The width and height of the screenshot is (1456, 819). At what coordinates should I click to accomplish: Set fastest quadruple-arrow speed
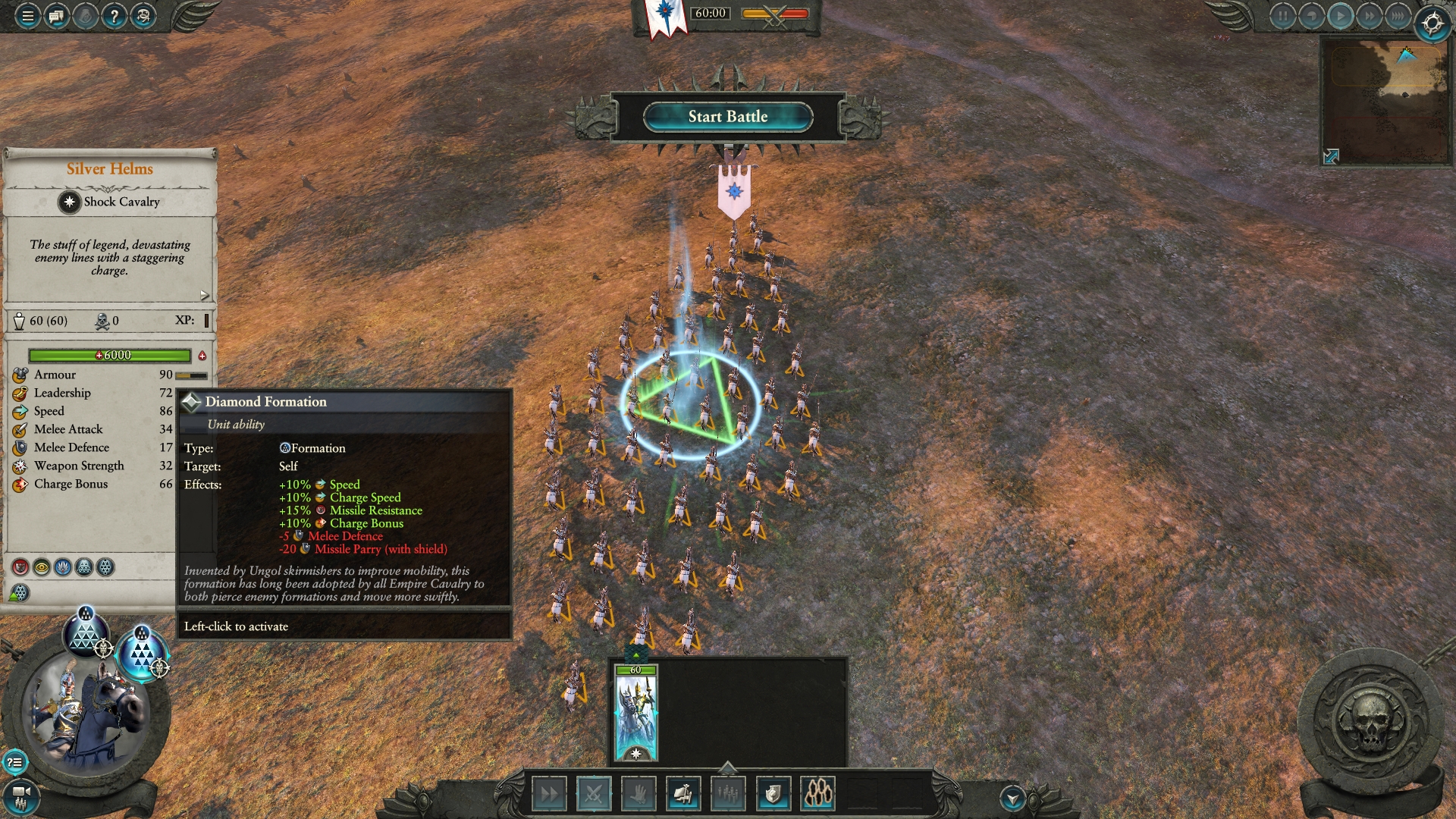[1397, 16]
